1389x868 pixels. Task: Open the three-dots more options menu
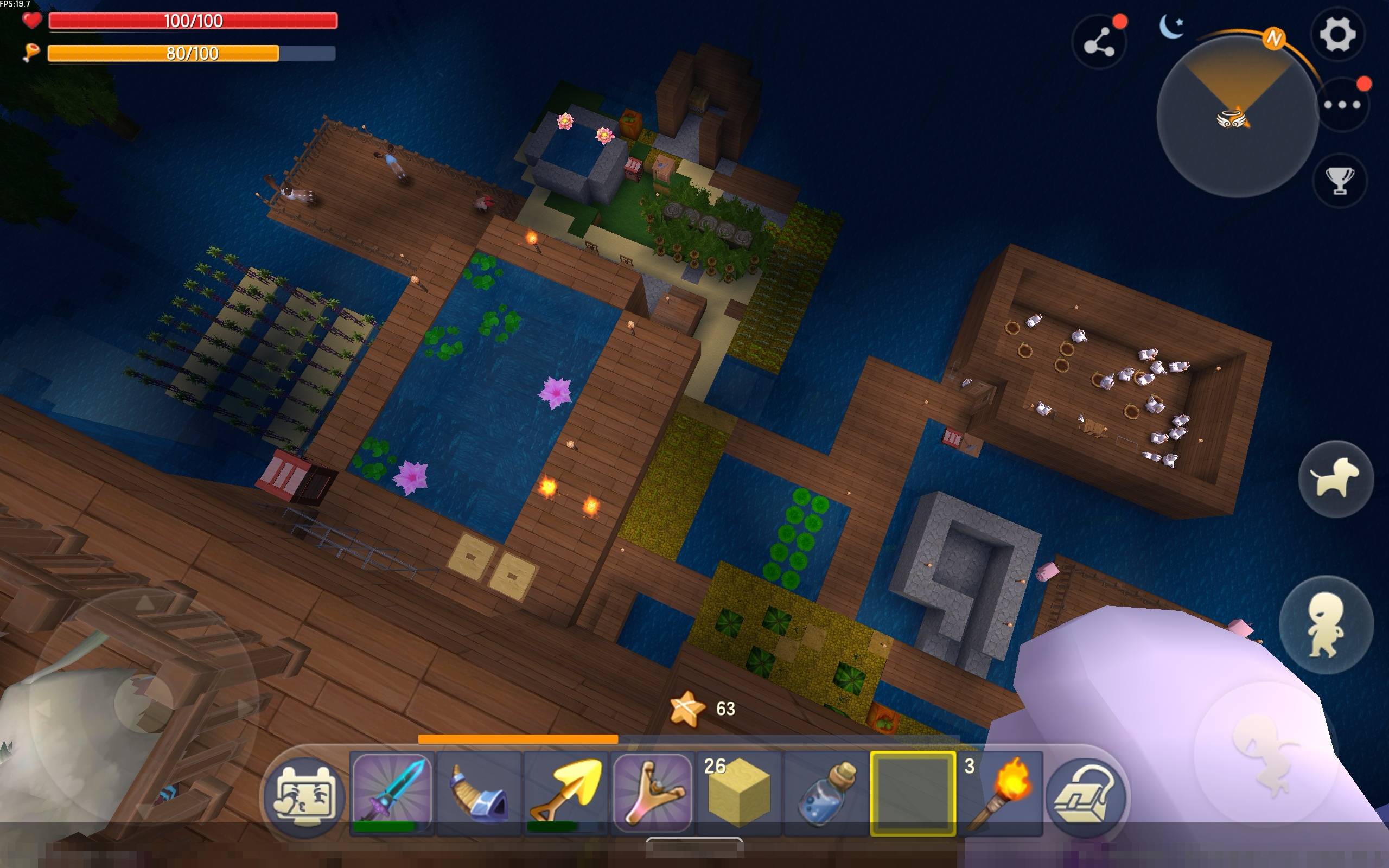pos(1341,105)
